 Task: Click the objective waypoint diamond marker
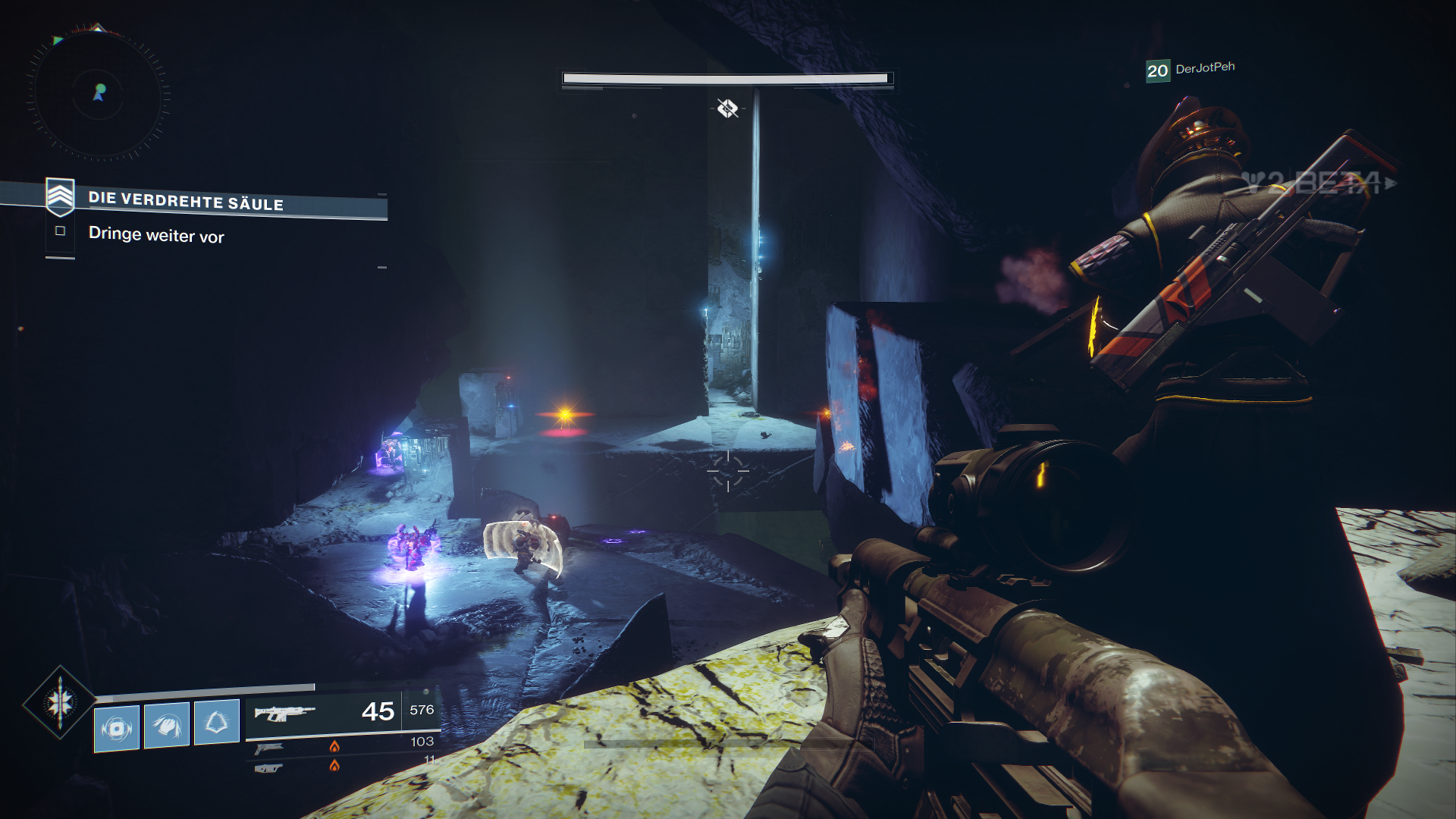pos(727,108)
